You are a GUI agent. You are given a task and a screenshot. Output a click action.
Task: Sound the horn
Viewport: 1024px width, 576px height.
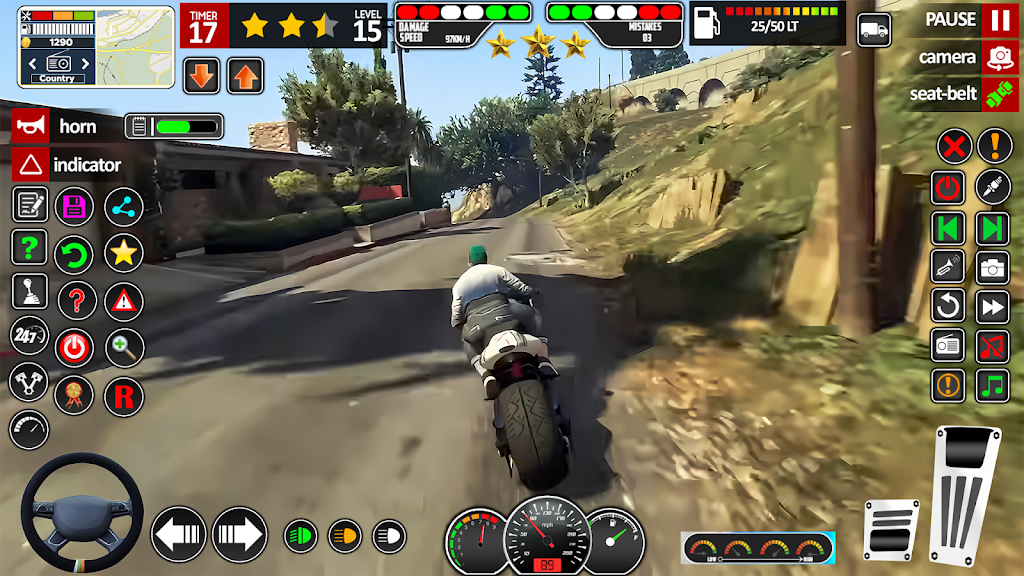[x=30, y=126]
